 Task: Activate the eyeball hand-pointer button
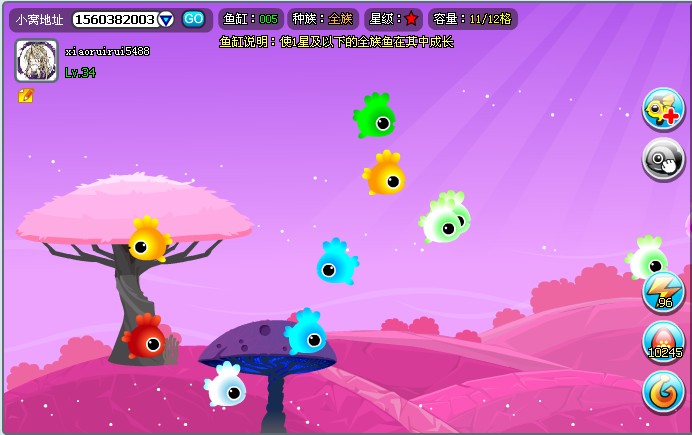tap(663, 159)
